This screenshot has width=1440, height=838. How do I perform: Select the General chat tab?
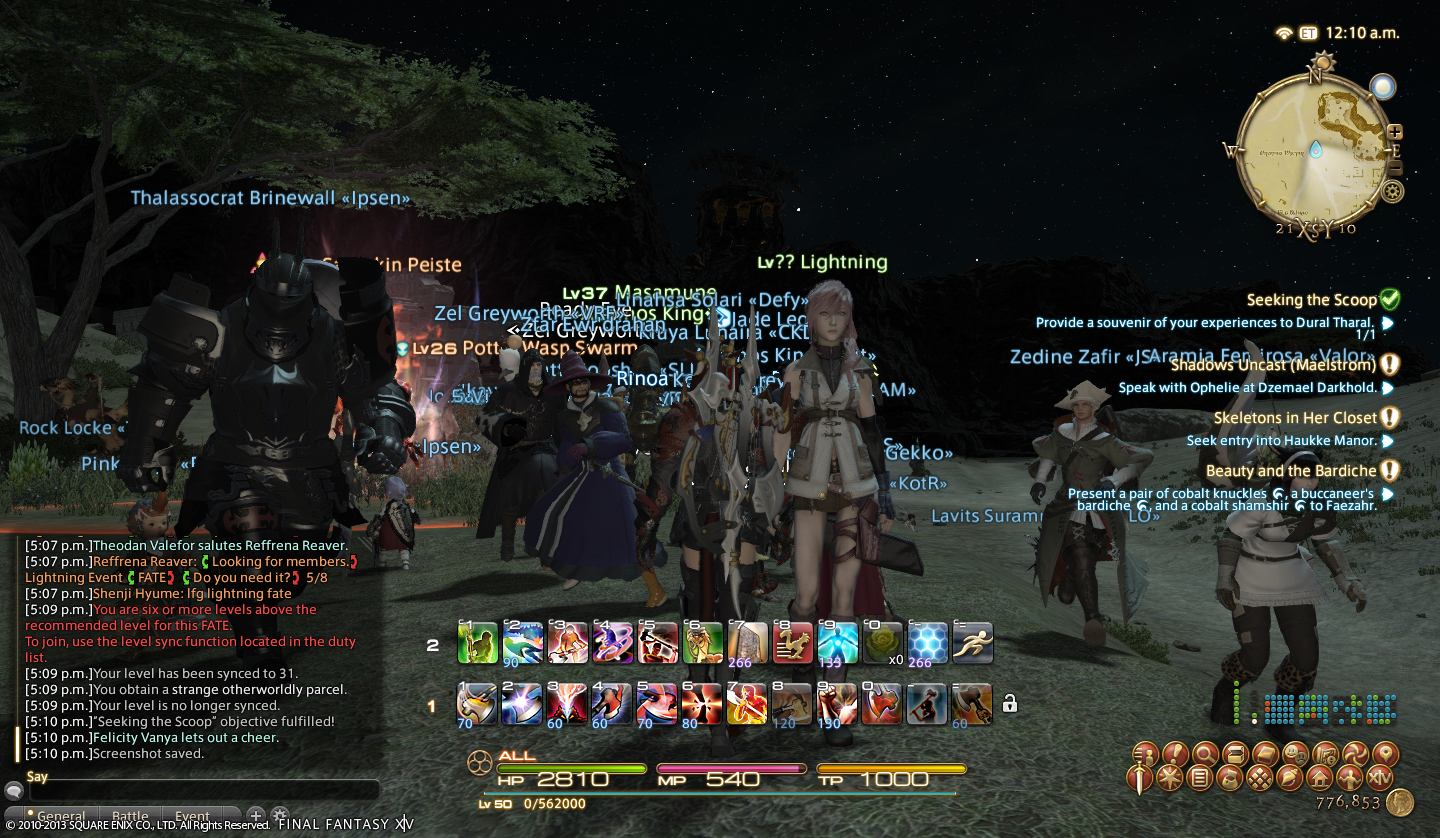(61, 816)
